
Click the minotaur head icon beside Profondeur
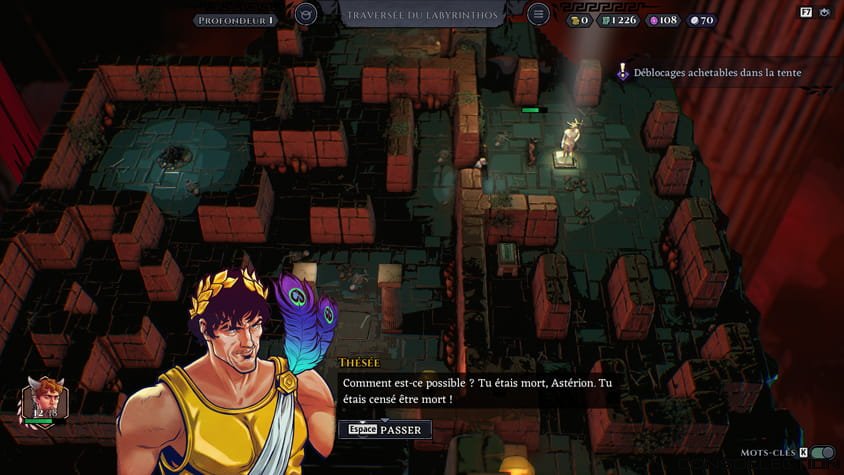306,14
